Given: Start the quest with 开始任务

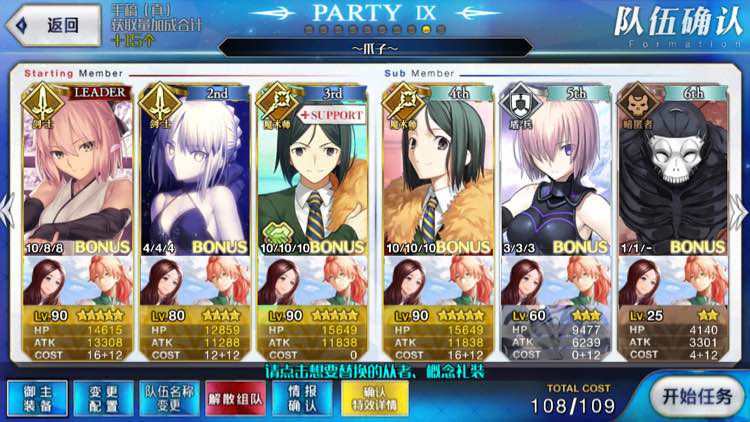Looking at the screenshot, I should [694, 395].
